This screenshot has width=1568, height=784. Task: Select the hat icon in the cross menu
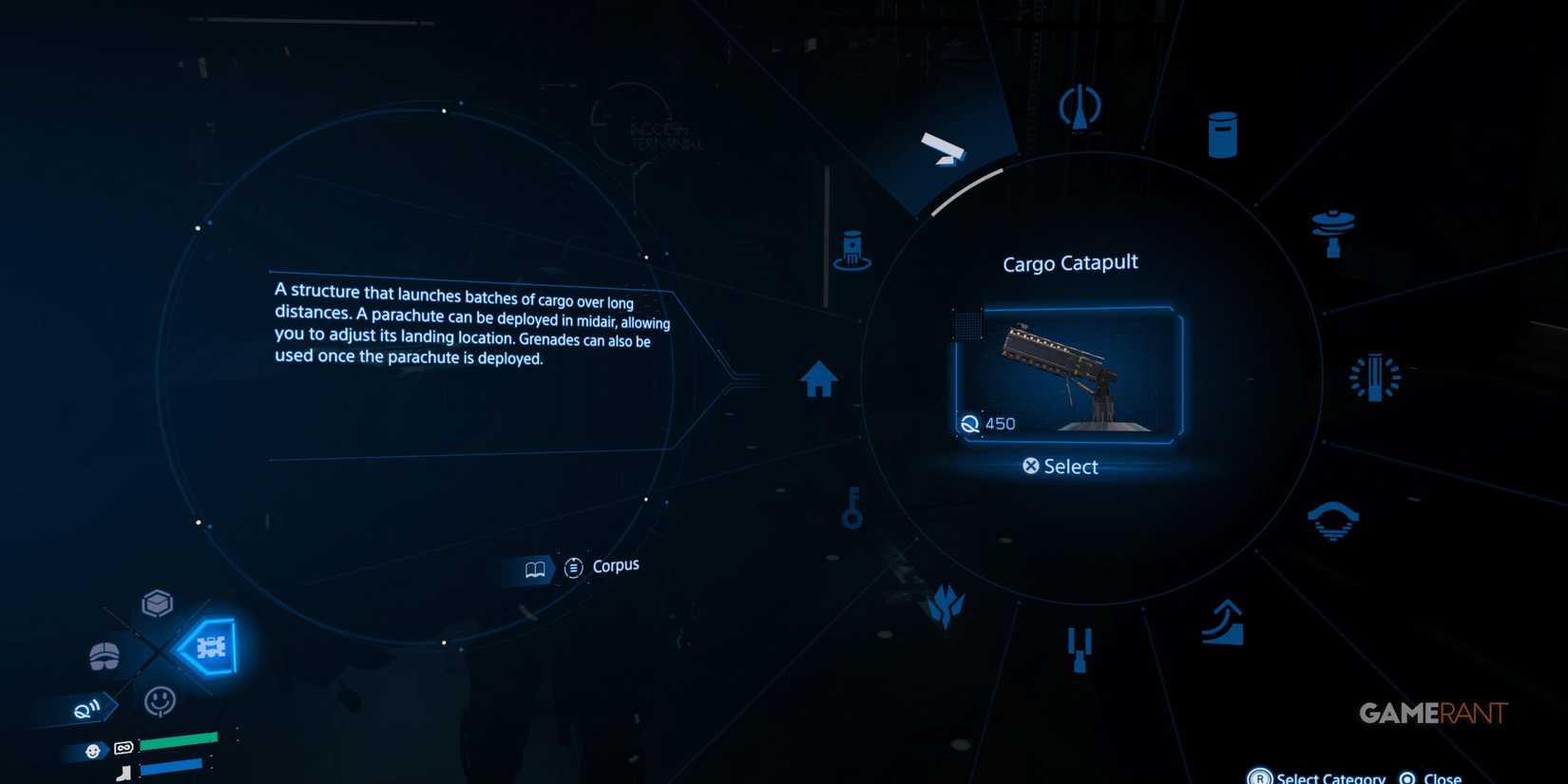(x=103, y=654)
